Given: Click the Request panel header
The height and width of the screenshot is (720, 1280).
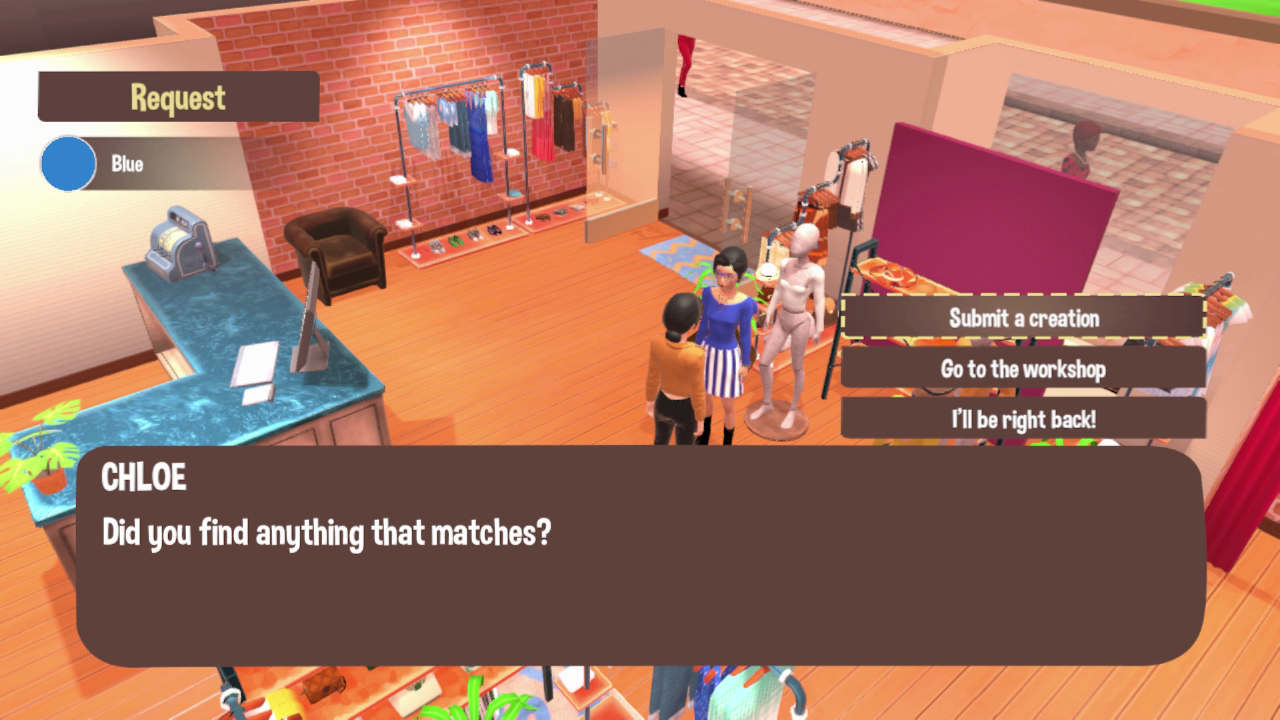Looking at the screenshot, I should pos(178,97).
